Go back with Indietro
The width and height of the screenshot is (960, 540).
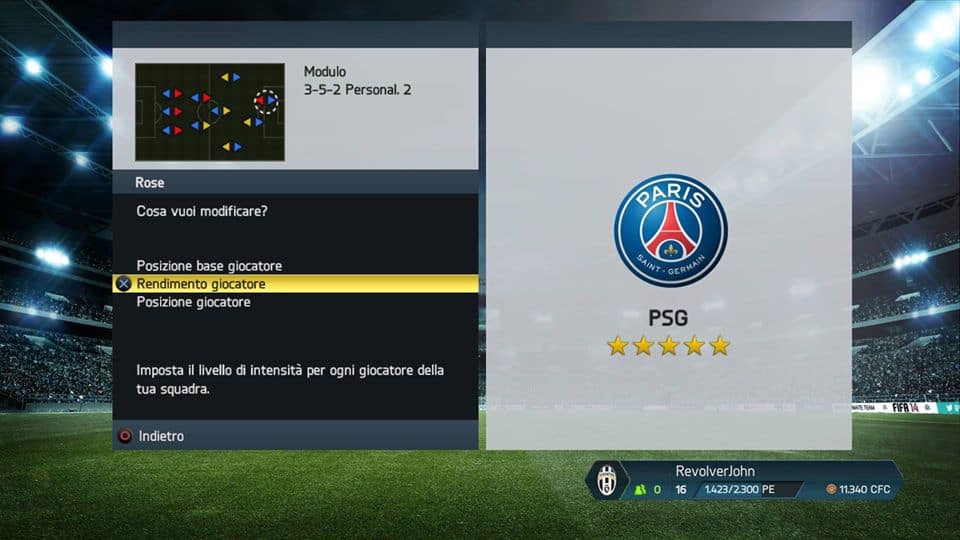click(160, 436)
